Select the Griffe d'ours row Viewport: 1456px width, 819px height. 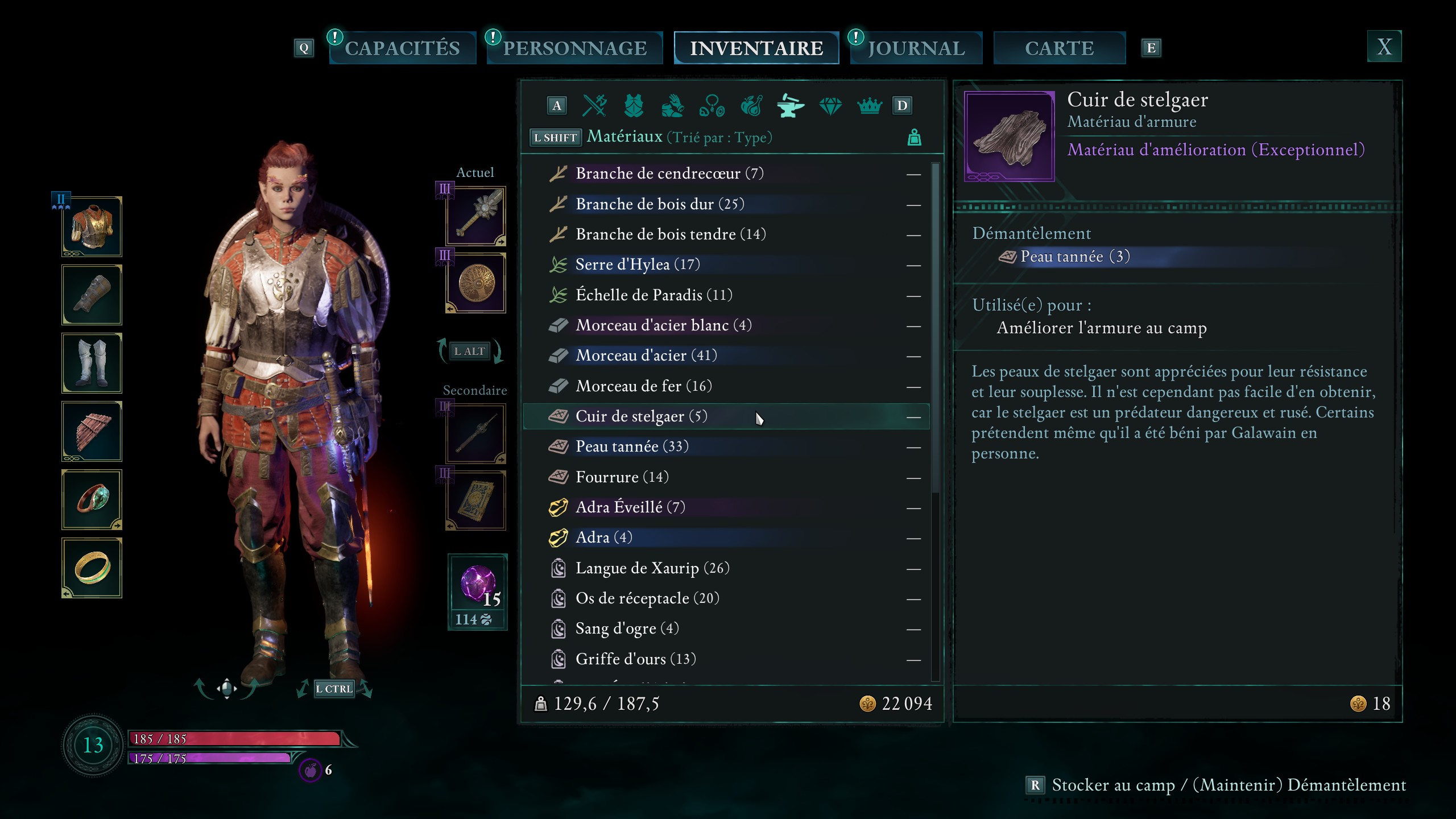pyautogui.click(x=635, y=659)
